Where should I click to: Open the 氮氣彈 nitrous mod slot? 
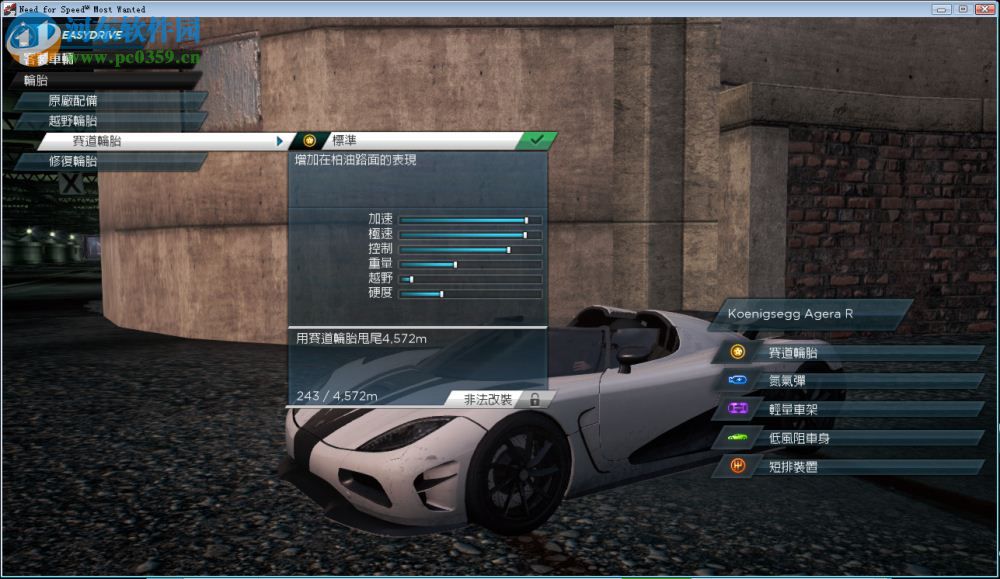click(850, 380)
